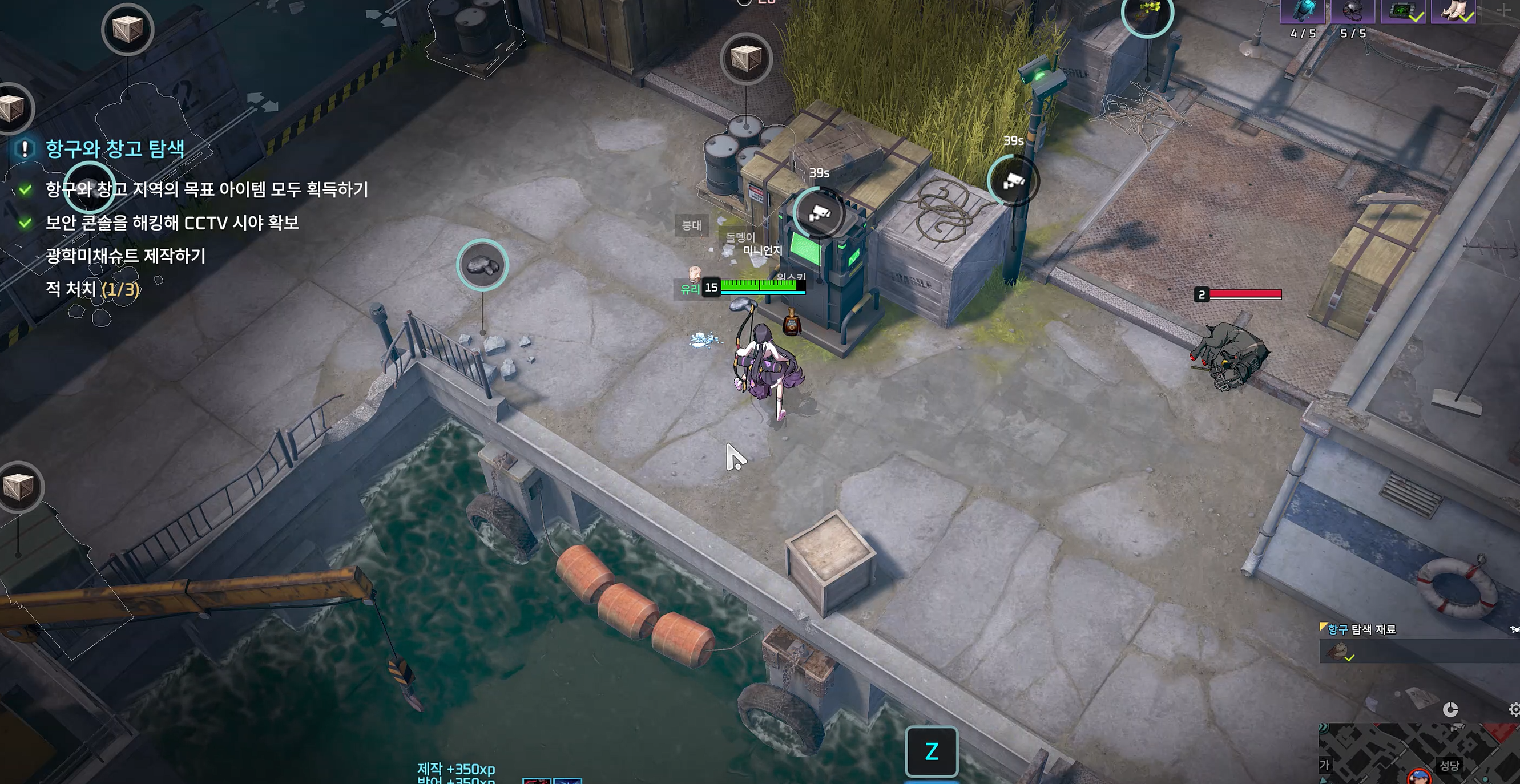
Task: Click the leather item in 항구 탐색 재료
Action: click(1338, 652)
